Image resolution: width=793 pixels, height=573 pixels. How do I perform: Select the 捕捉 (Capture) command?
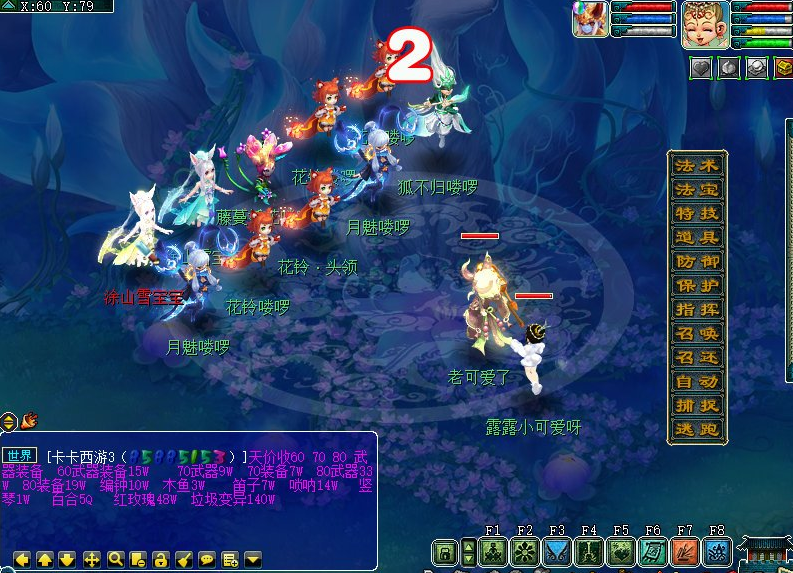[x=697, y=405]
